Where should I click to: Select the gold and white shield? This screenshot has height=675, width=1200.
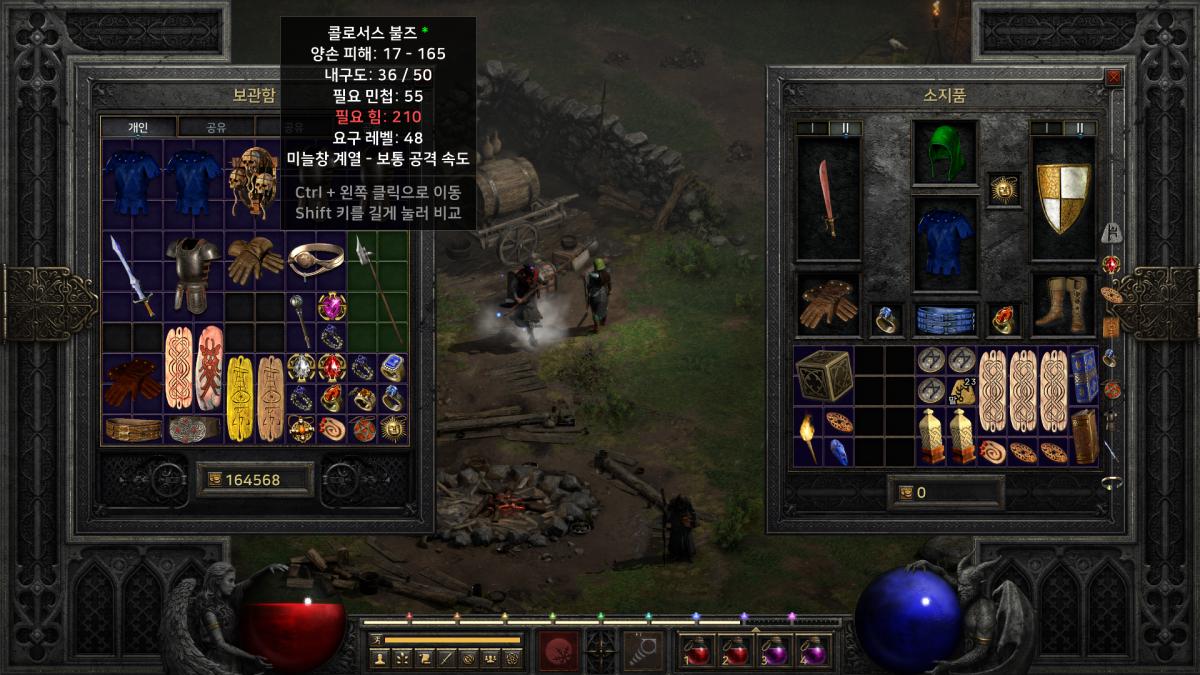[x=1063, y=197]
